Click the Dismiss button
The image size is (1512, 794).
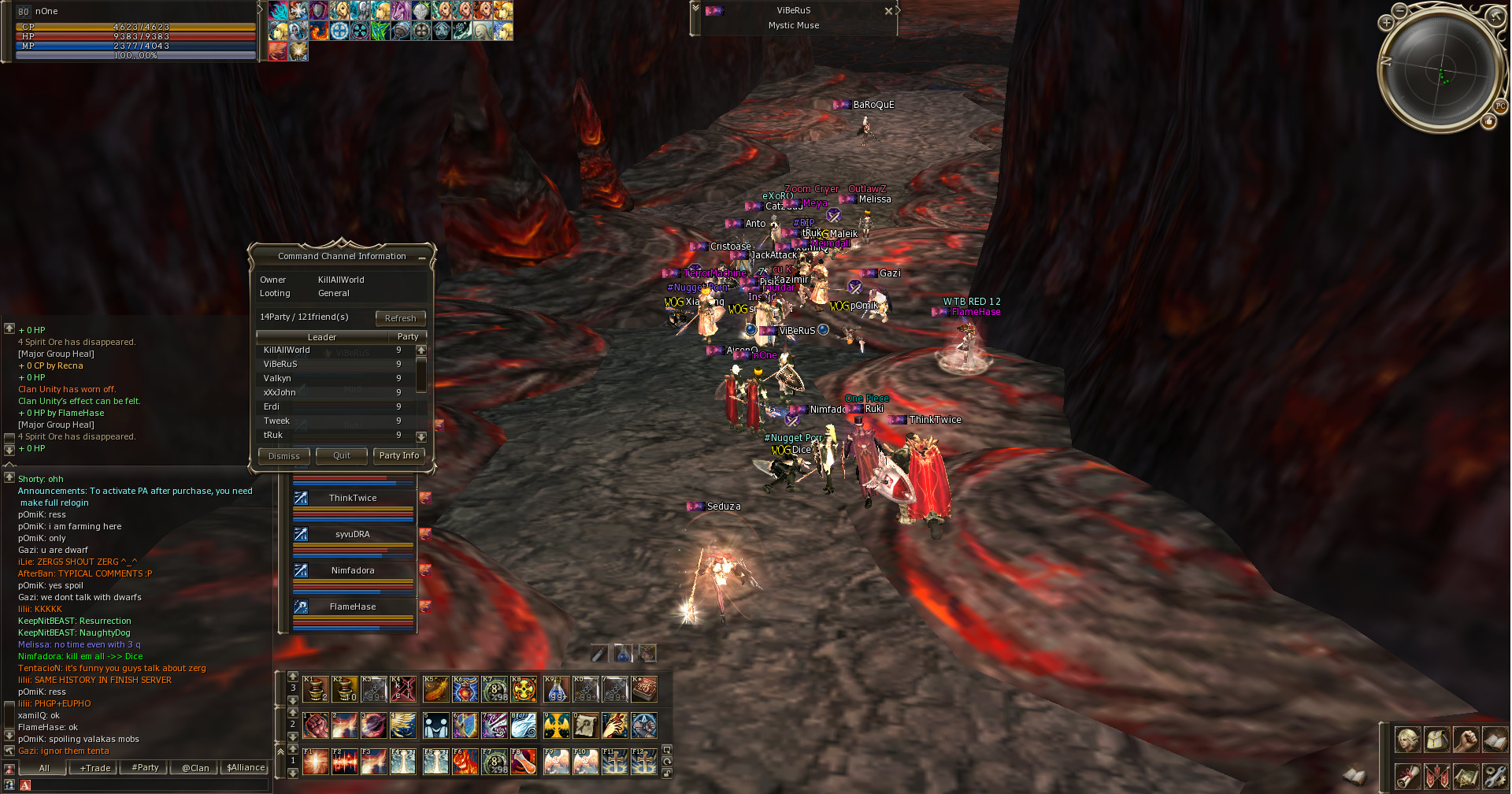pos(283,455)
